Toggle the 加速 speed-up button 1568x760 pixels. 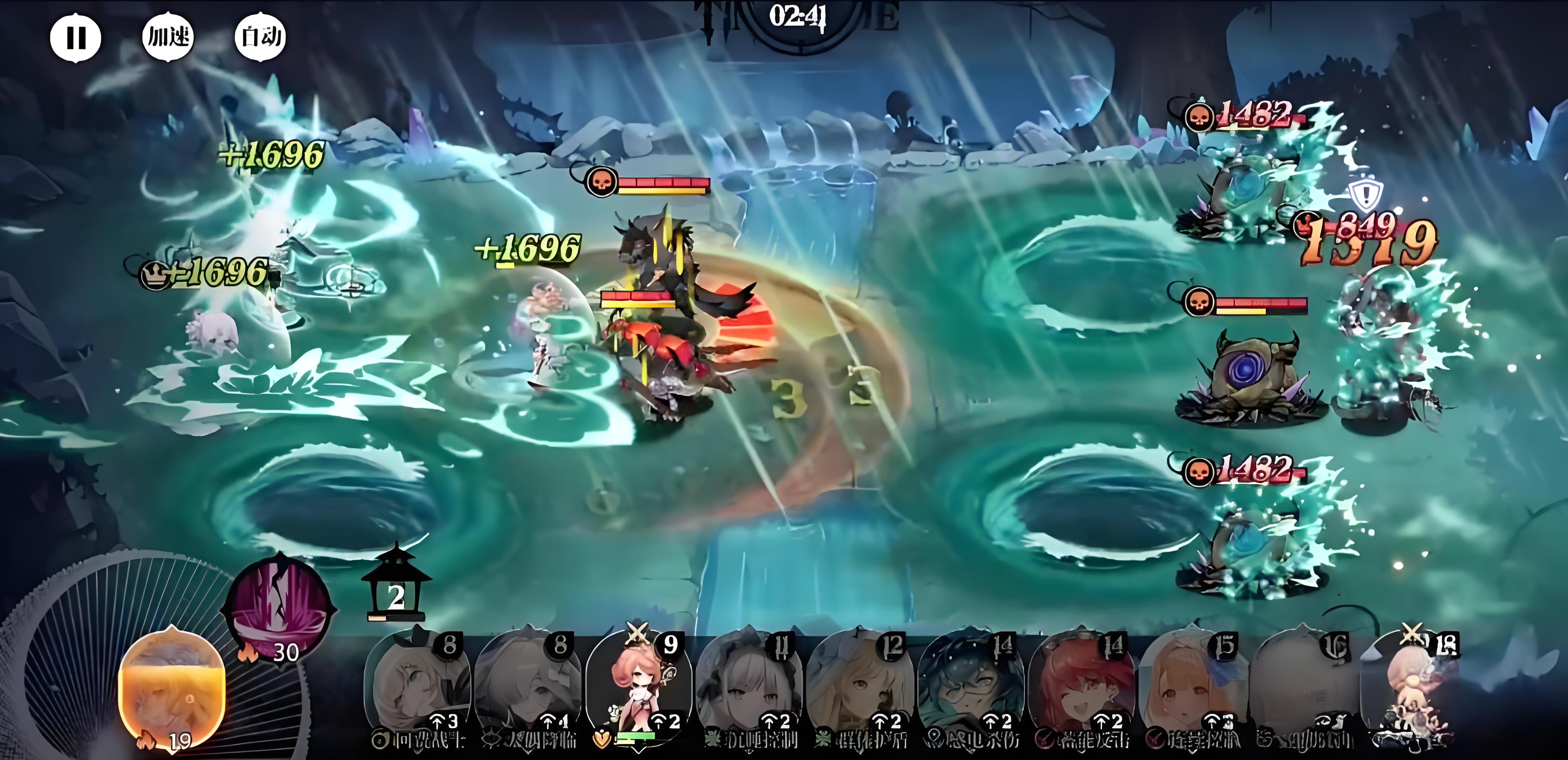(168, 36)
